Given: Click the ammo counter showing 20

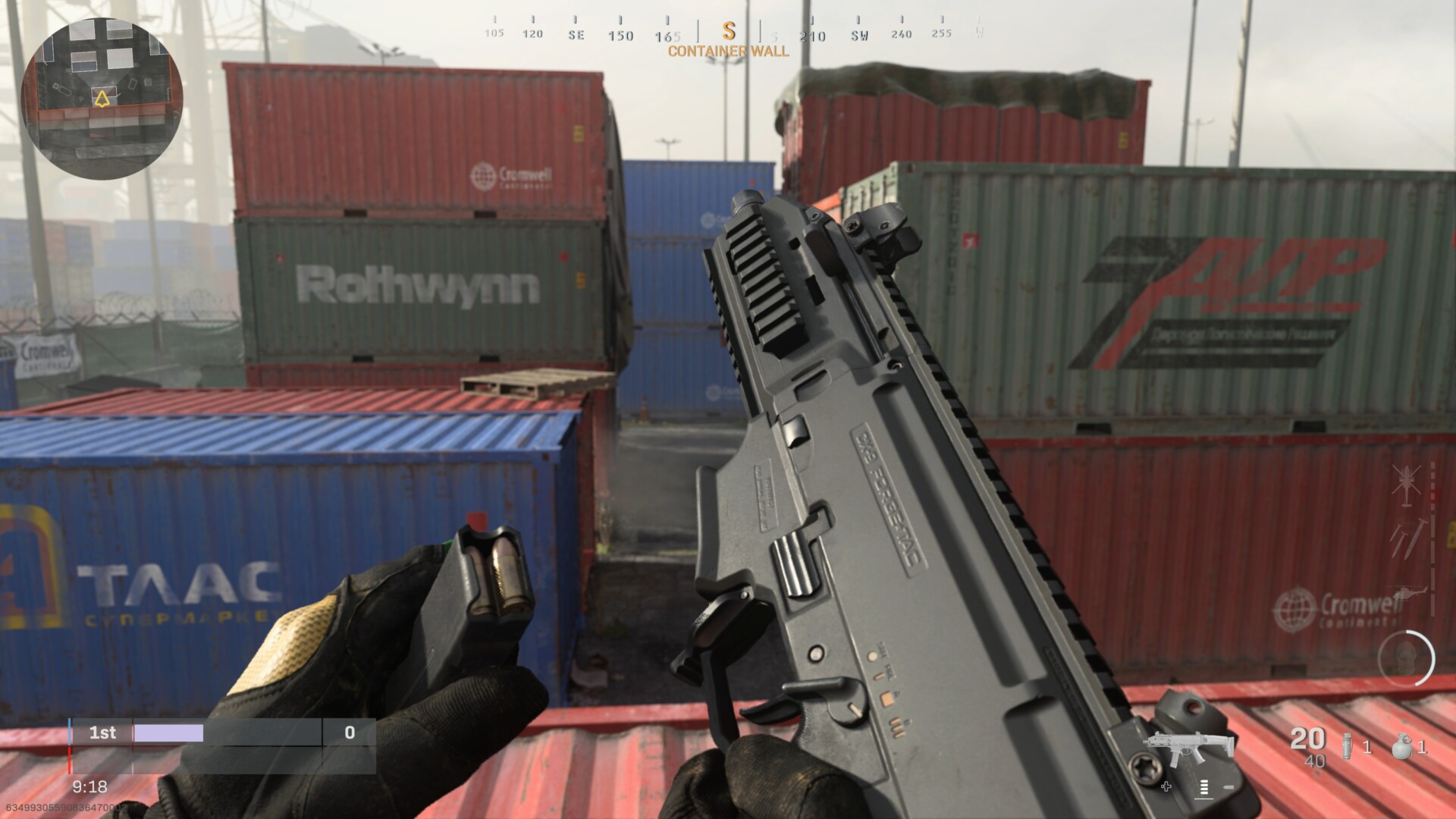Looking at the screenshot, I should pos(1306,739).
